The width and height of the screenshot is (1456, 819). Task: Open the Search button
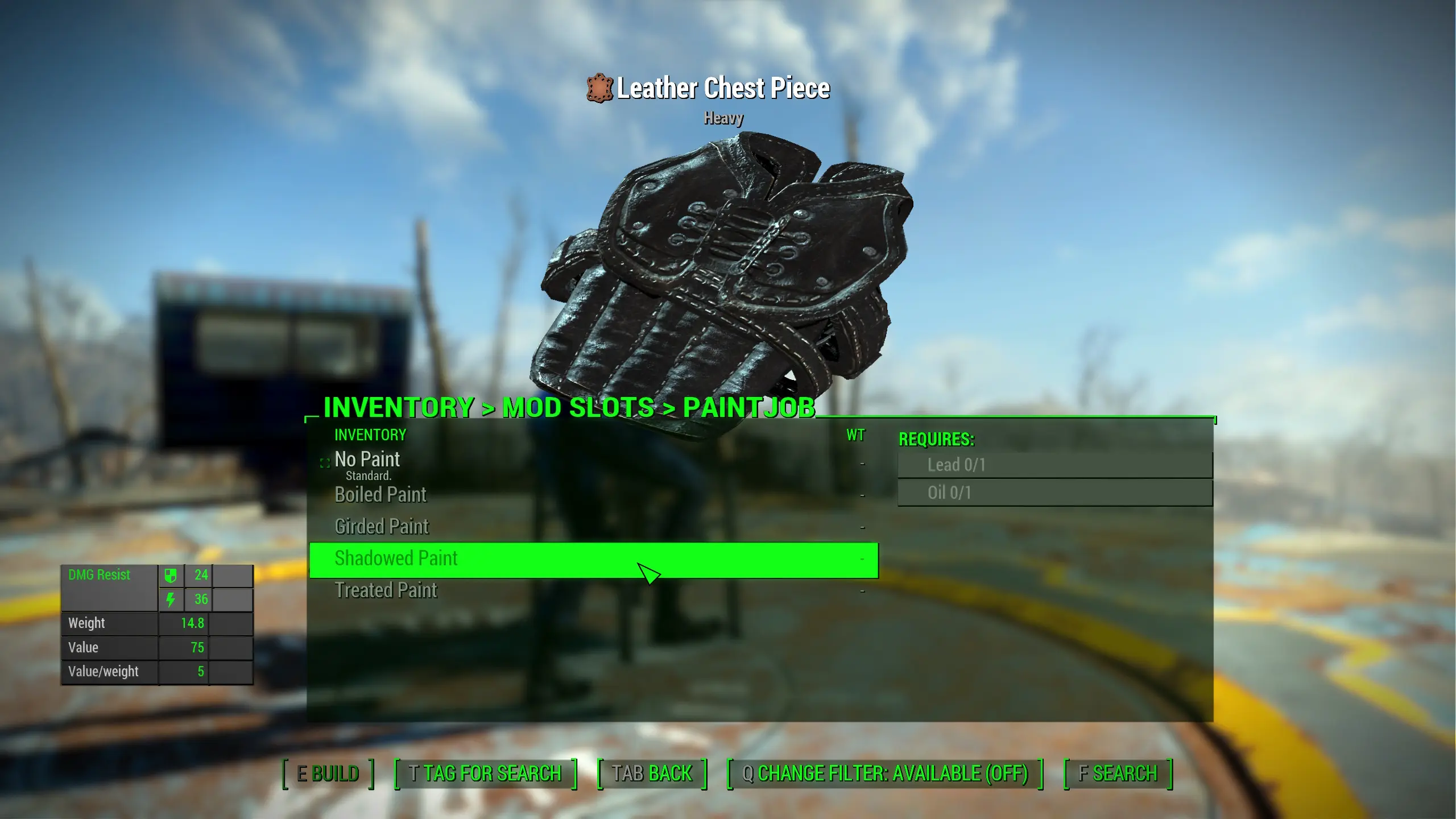tap(1118, 774)
